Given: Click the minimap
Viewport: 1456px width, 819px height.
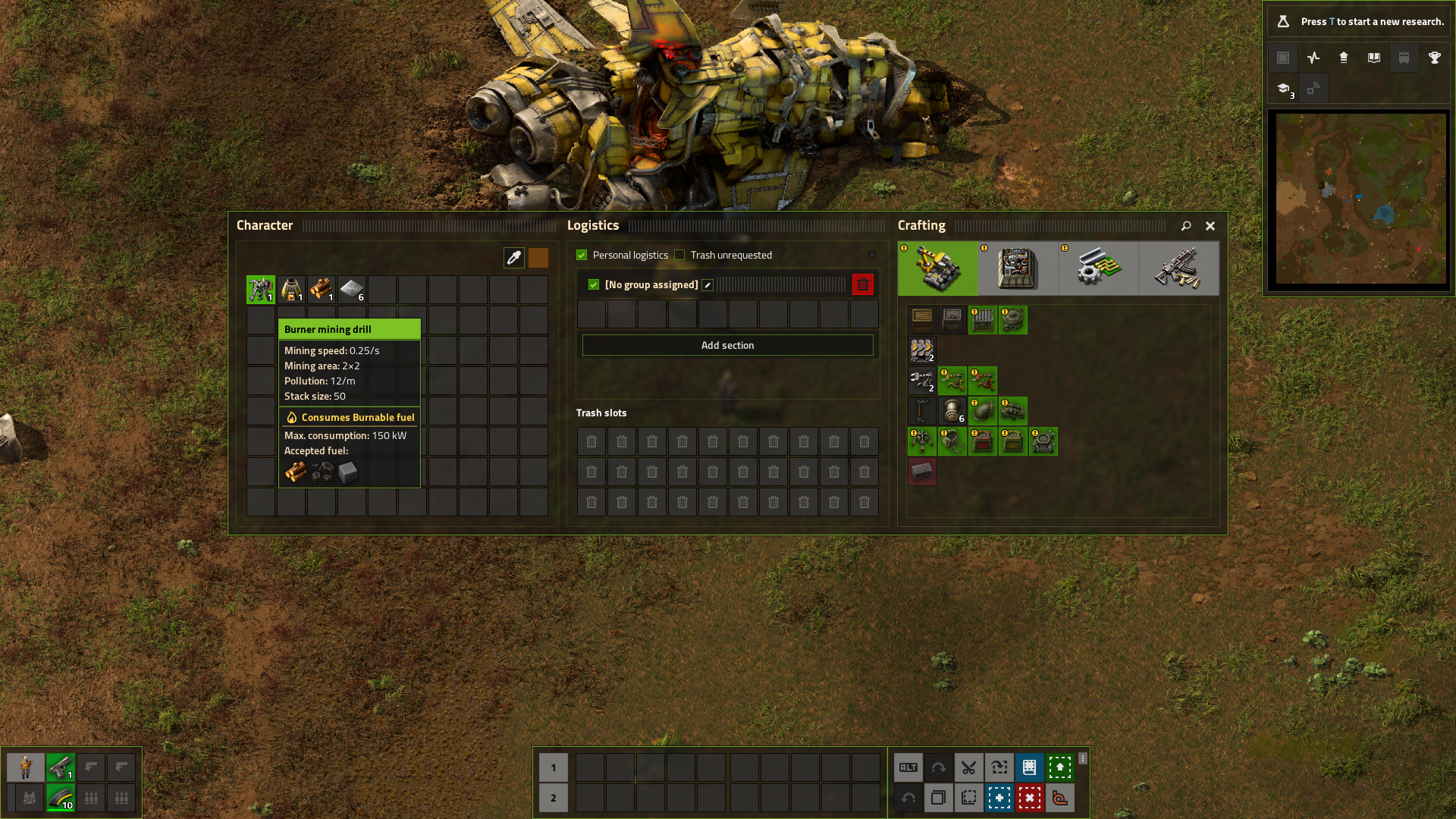Looking at the screenshot, I should point(1360,199).
